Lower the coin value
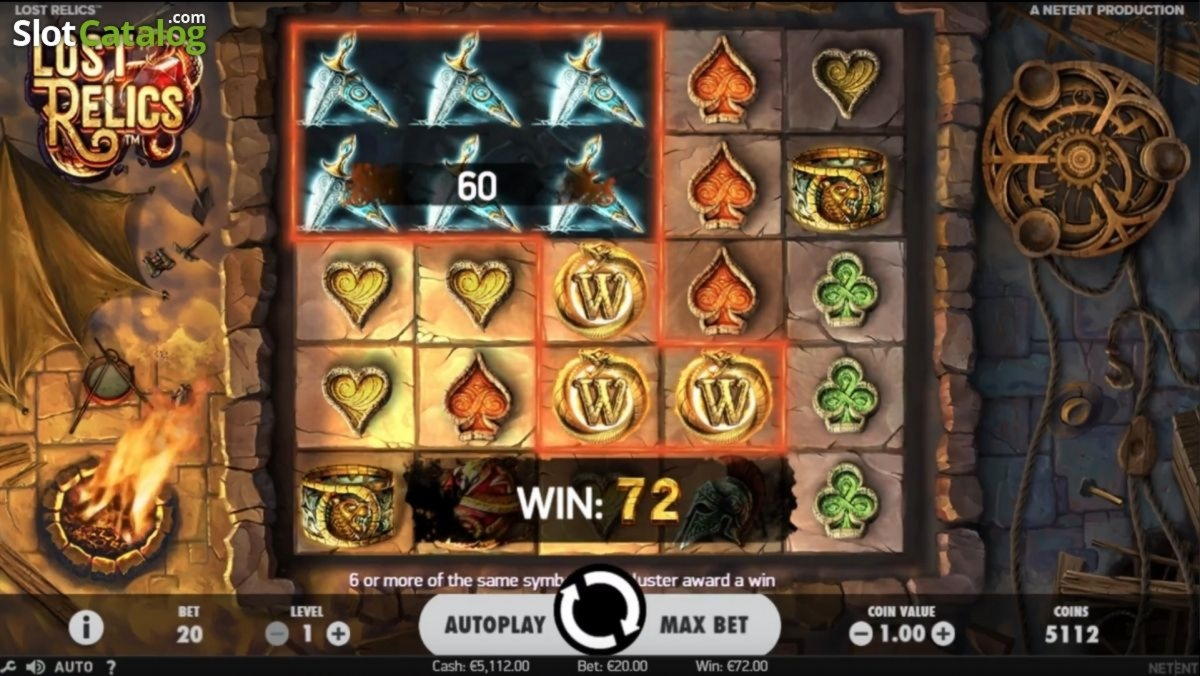Viewport: 1200px width, 676px height. click(860, 633)
